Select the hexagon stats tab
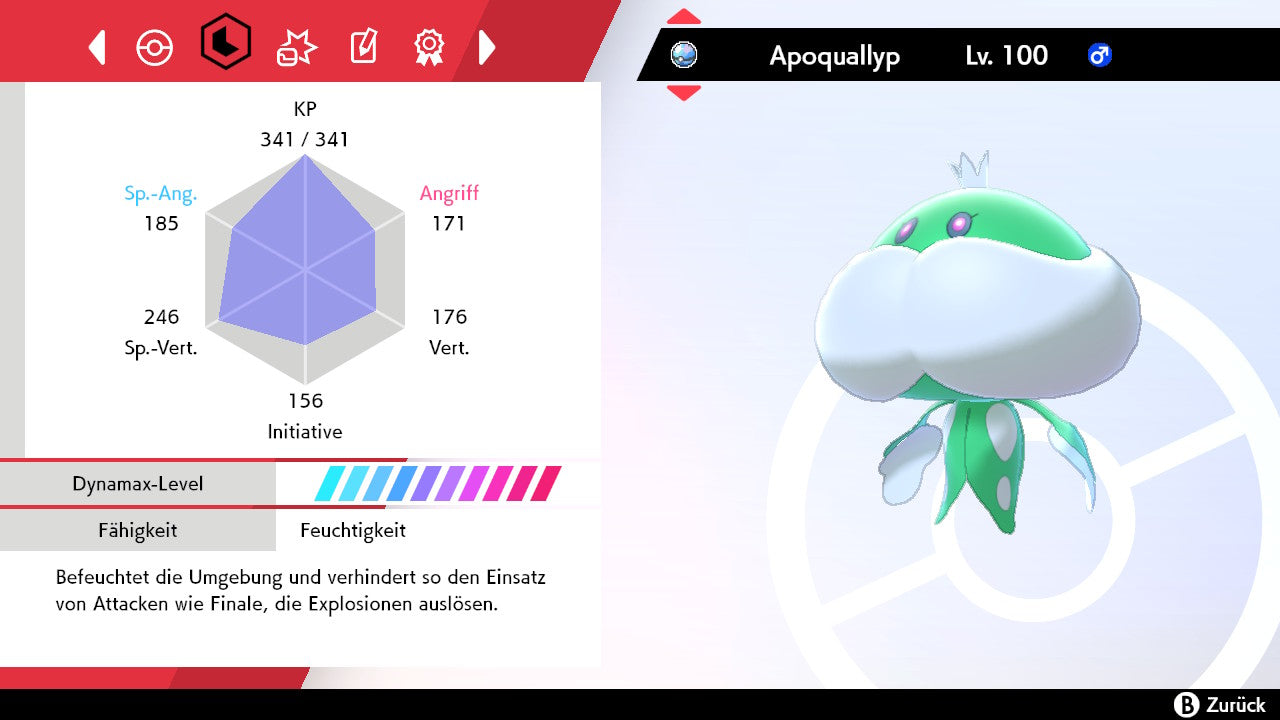Screen dimensions: 1280x720 (x=225, y=42)
